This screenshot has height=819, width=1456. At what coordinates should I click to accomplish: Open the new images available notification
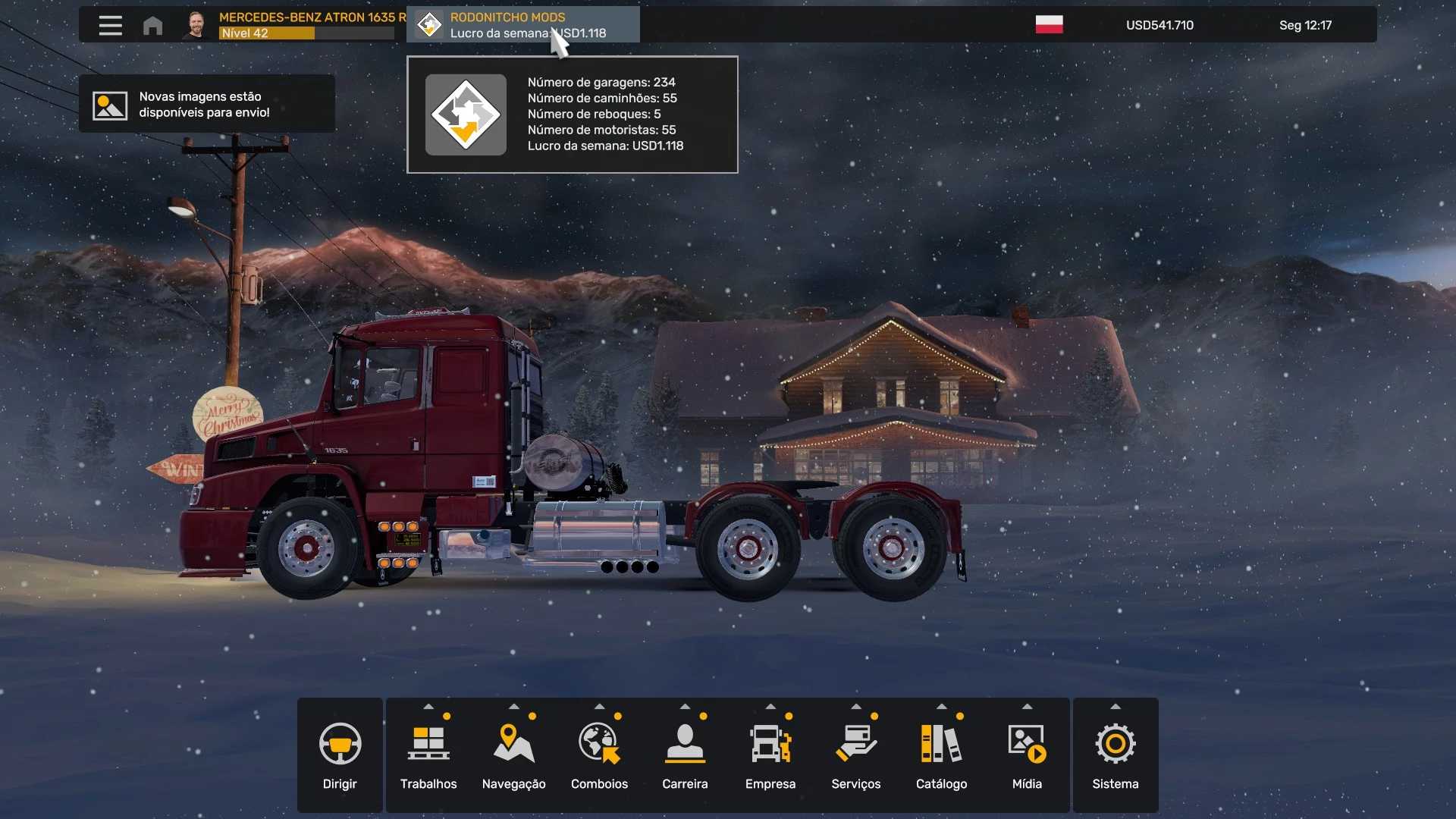pyautogui.click(x=206, y=105)
